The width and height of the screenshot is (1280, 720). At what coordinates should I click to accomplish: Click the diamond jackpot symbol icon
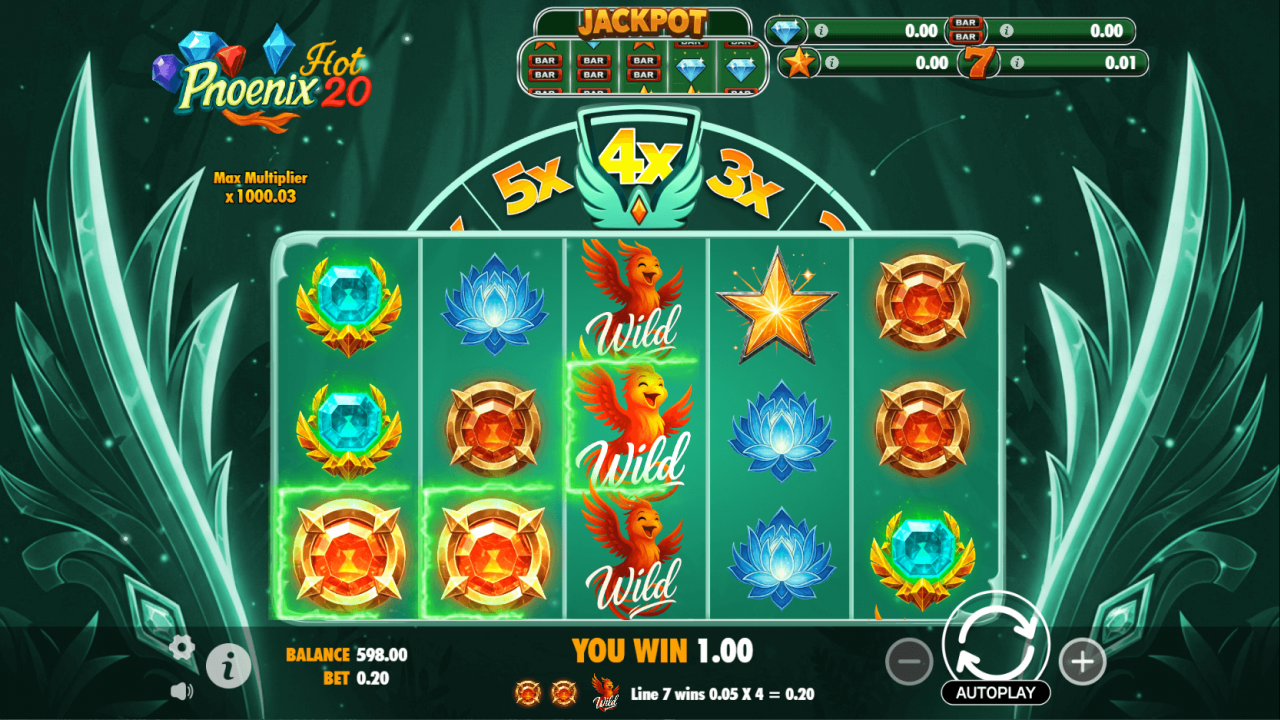click(786, 31)
